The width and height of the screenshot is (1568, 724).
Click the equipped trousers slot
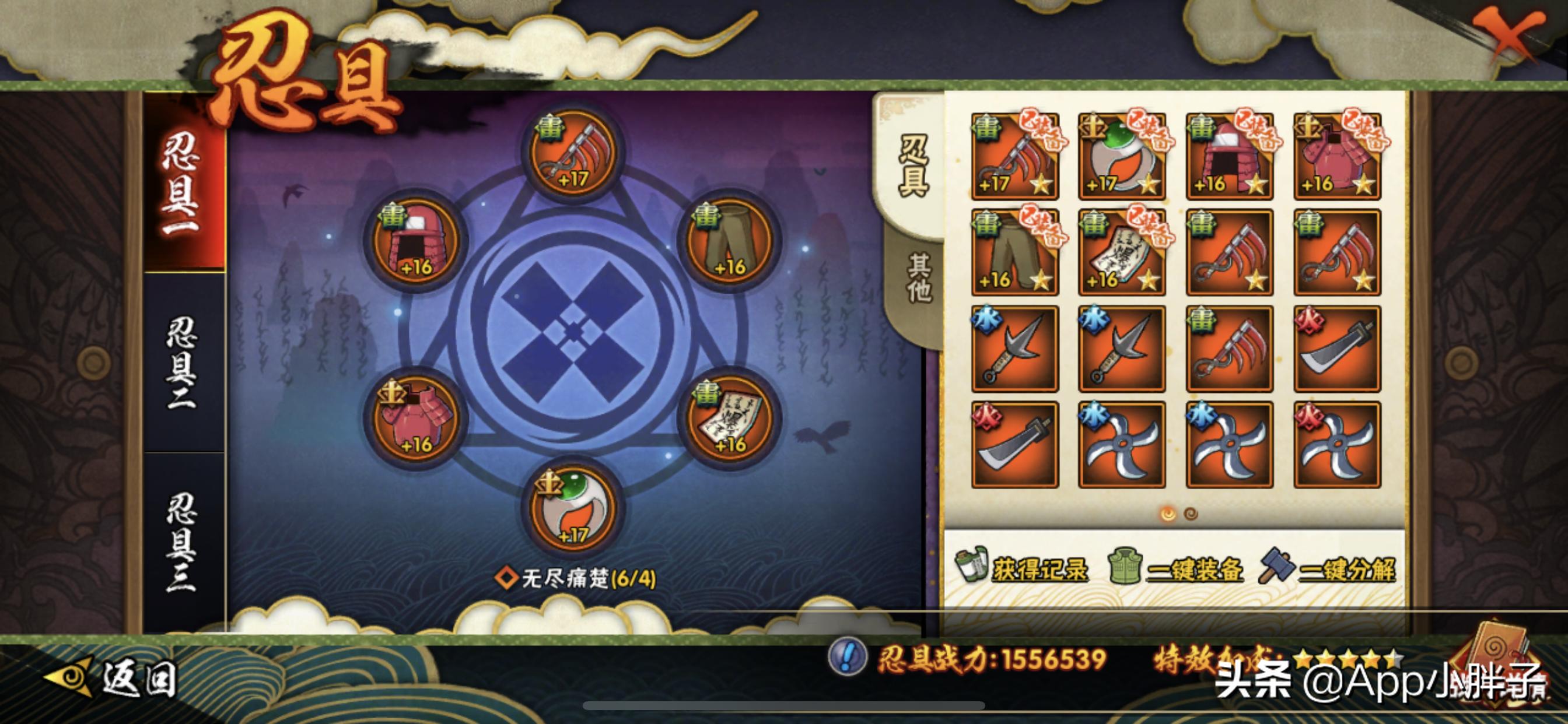pos(729,241)
